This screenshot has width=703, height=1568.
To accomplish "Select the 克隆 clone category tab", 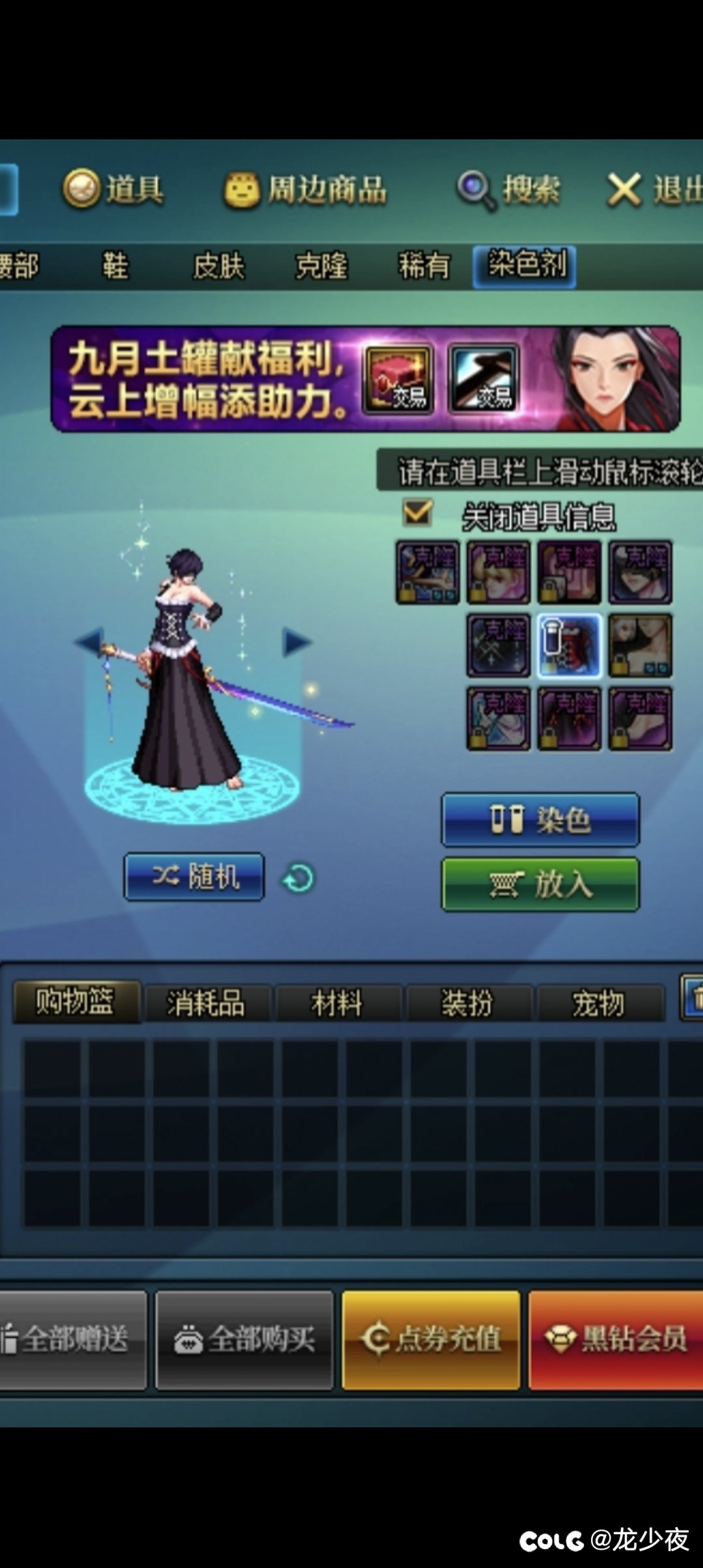I will (x=322, y=266).
